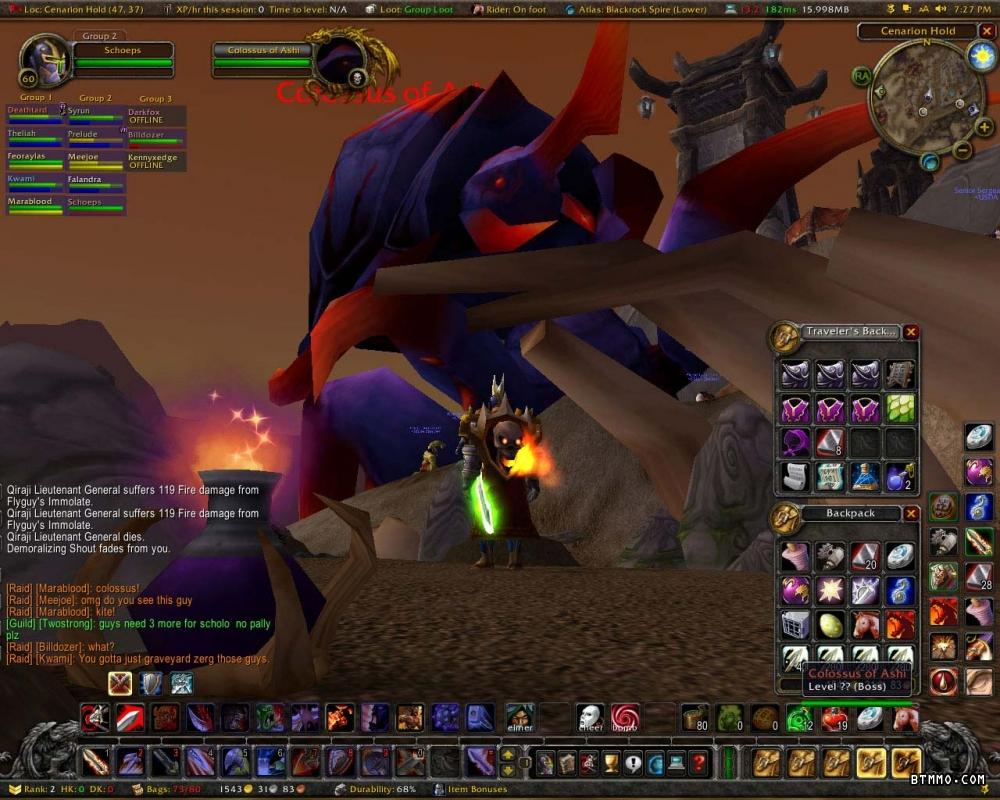Image resolution: width=1000 pixels, height=800 pixels.
Task: Select the egg item in the Backpack
Action: 831,625
